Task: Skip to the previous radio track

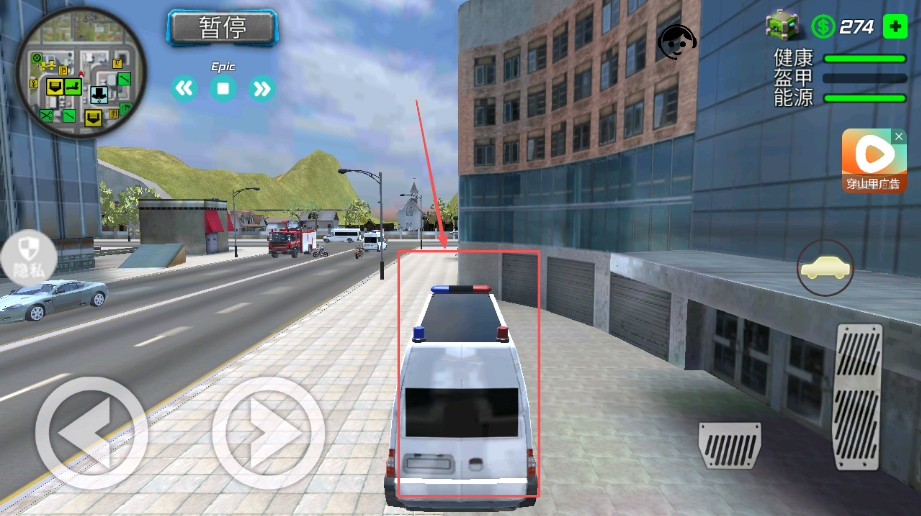Action: click(184, 89)
